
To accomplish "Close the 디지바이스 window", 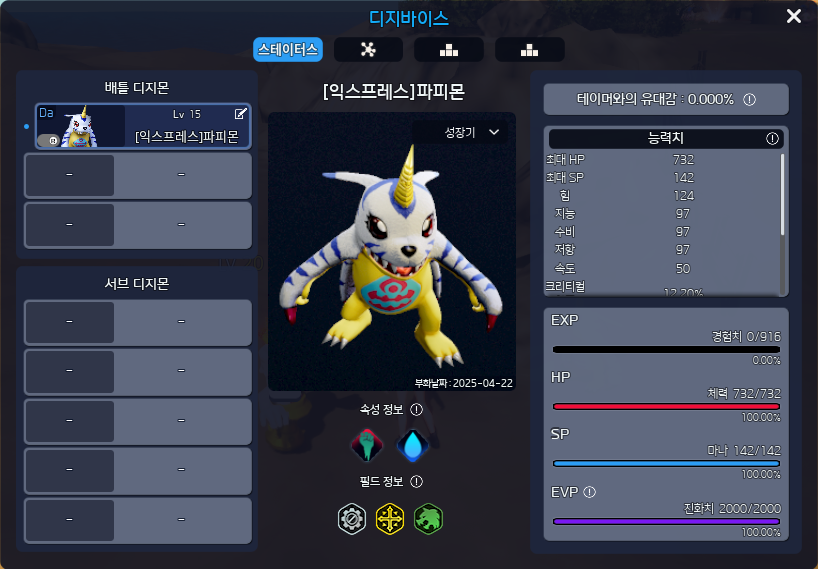I will (794, 16).
